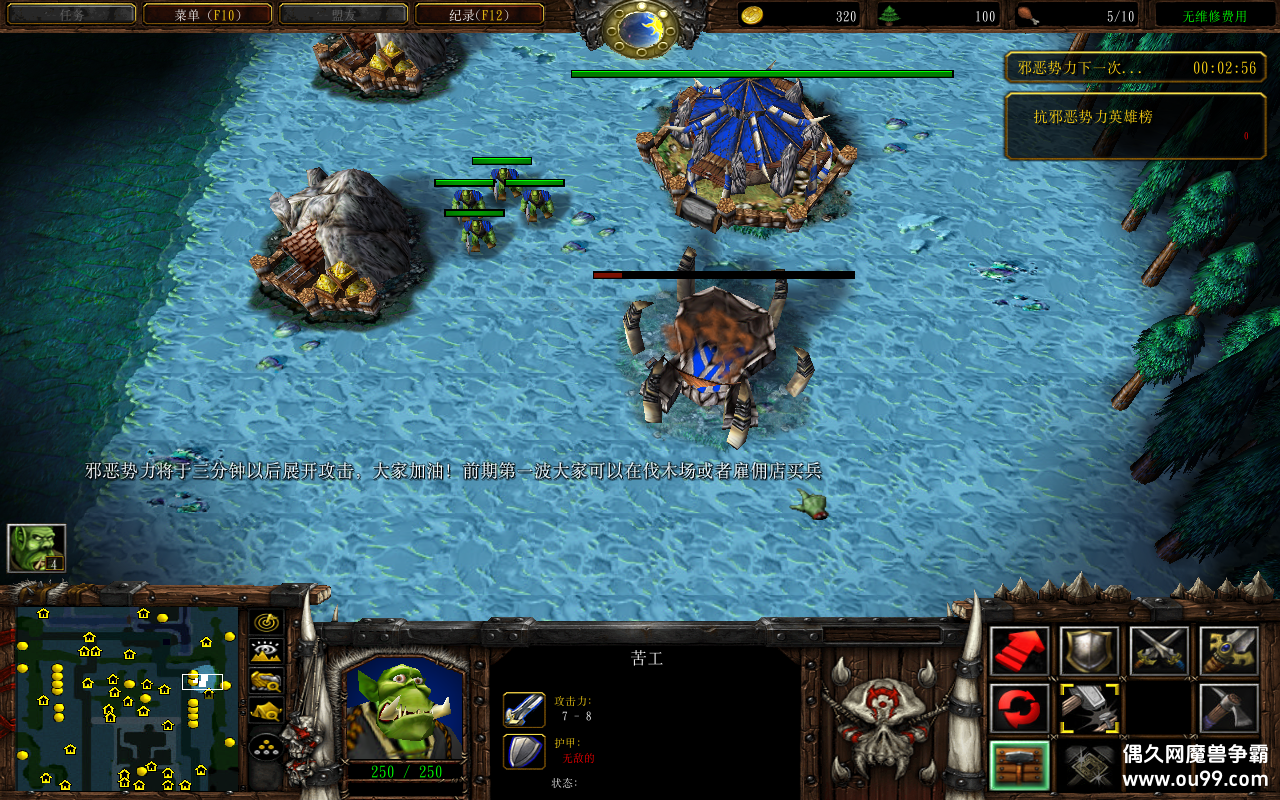Open the game menu (菜单 F10)
This screenshot has height=800, width=1280.
click(x=207, y=14)
